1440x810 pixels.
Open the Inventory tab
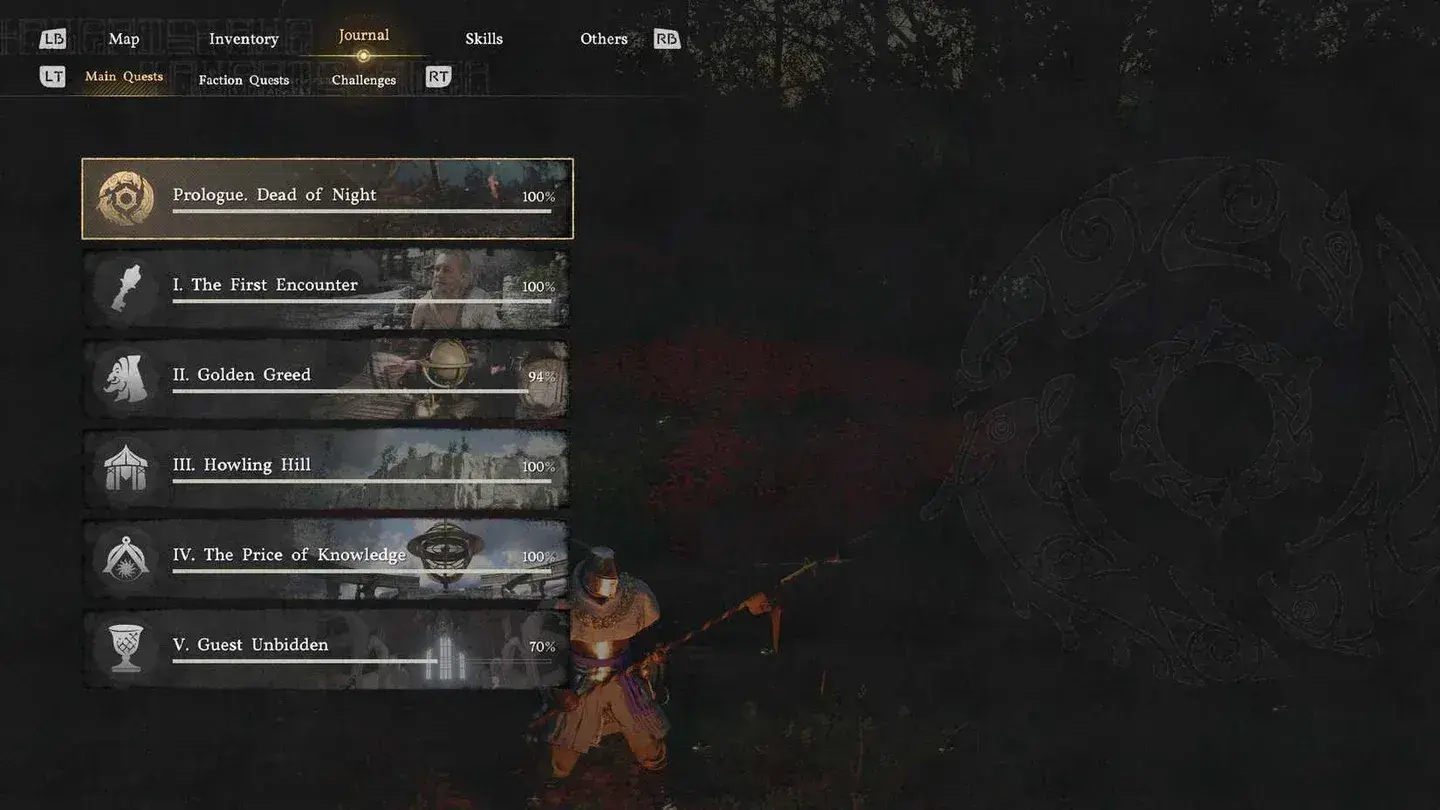pyautogui.click(x=243, y=38)
